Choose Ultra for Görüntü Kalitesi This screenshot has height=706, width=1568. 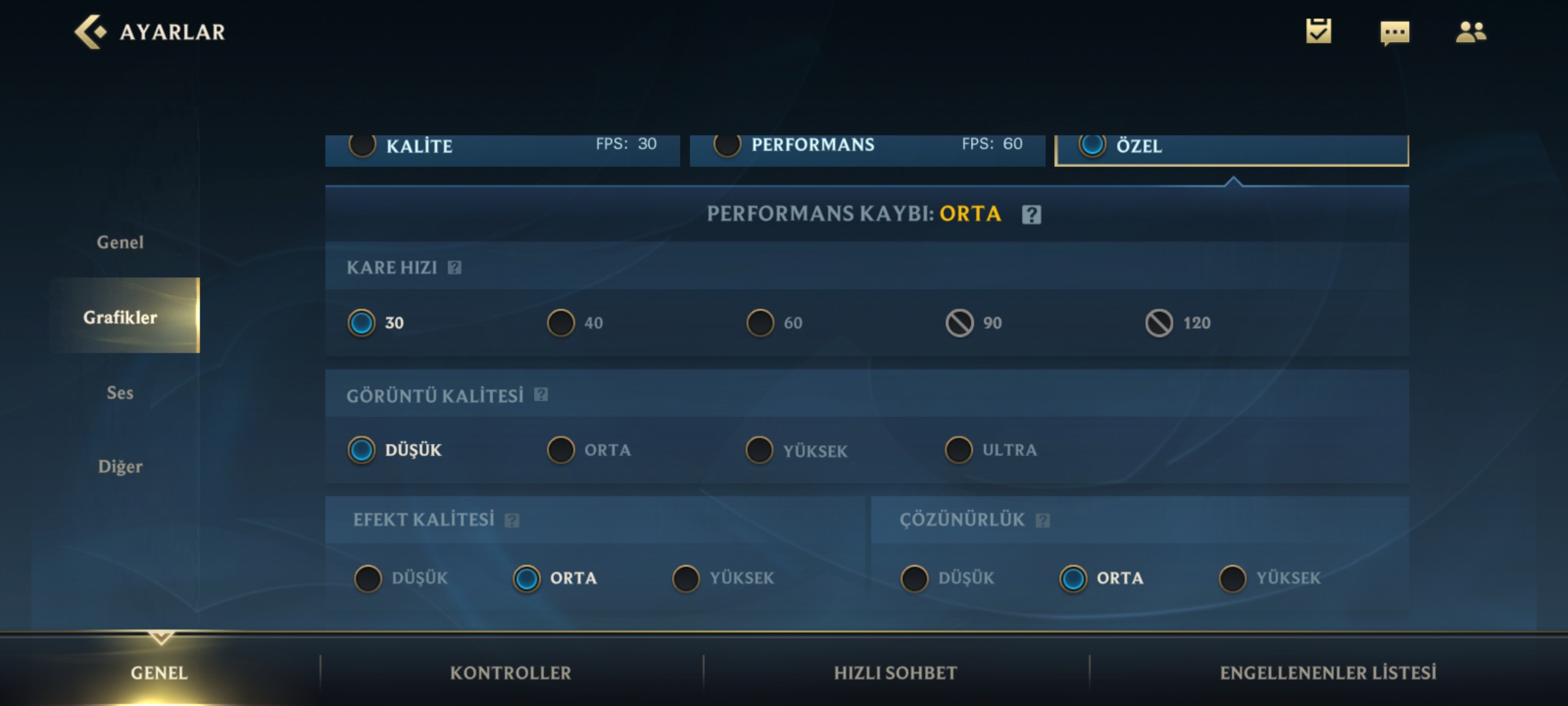[x=959, y=450]
